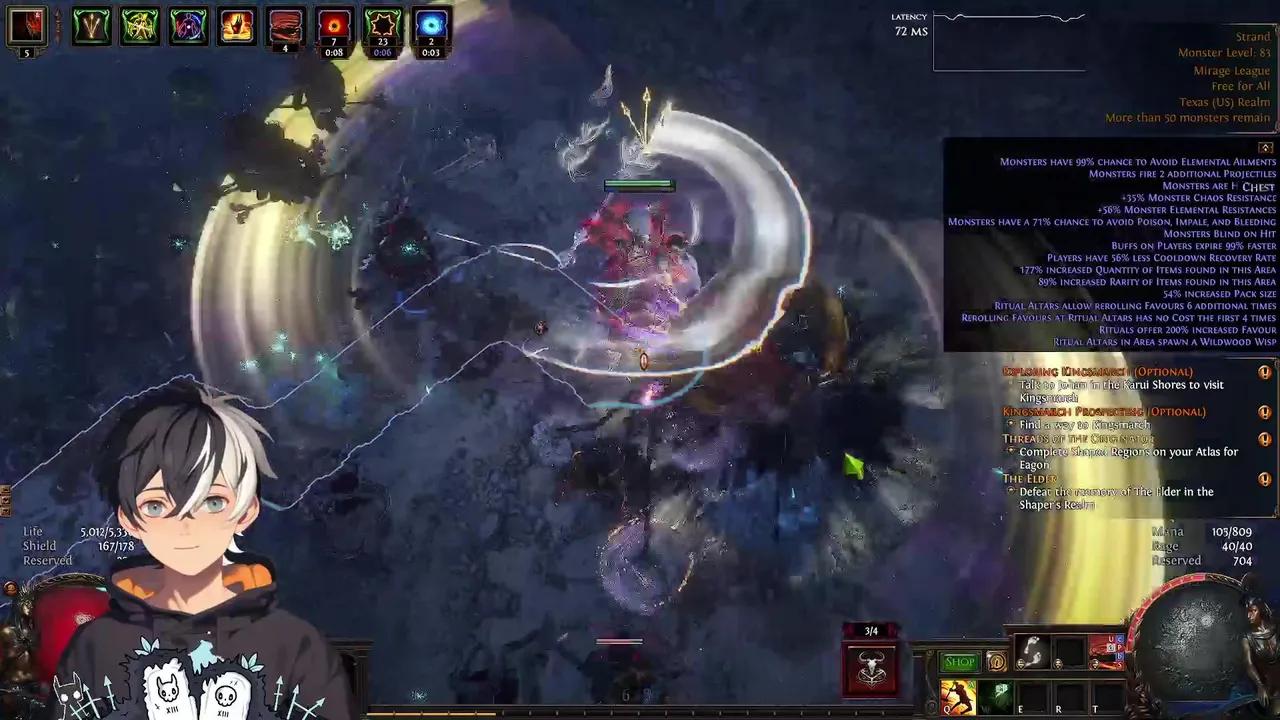Viewport: 1280px width, 720px height.
Task: Toggle tracking for Kingsmarch Prospecting quest
Action: pos(1264,413)
